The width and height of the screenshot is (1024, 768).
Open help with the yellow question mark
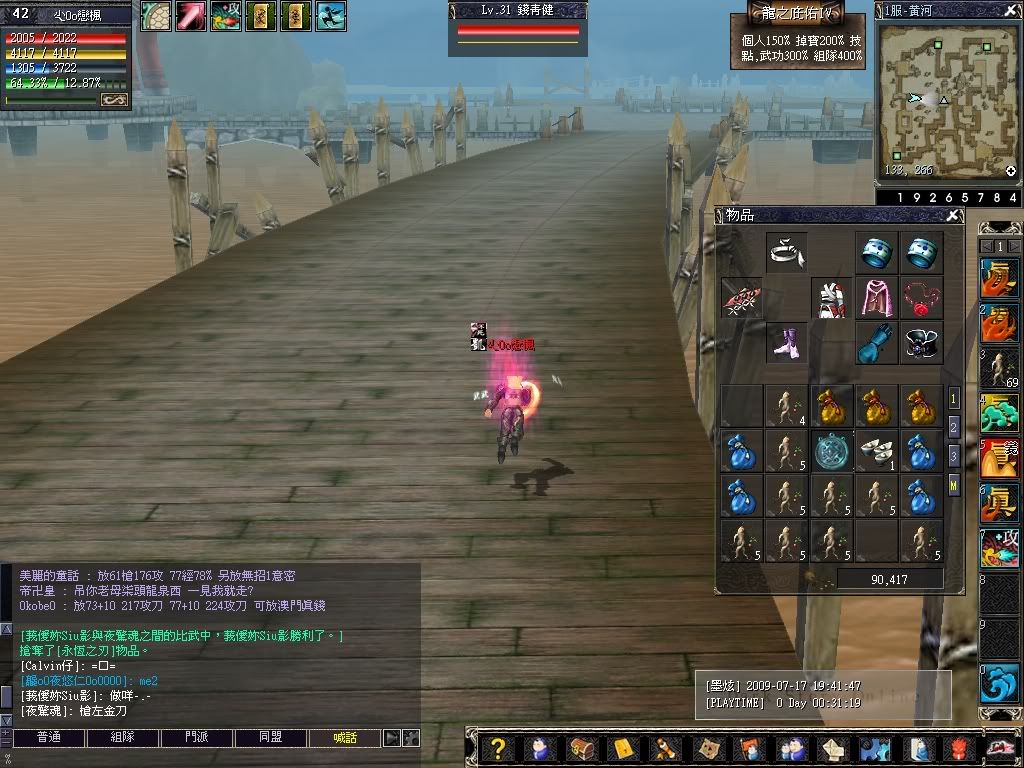(499, 748)
